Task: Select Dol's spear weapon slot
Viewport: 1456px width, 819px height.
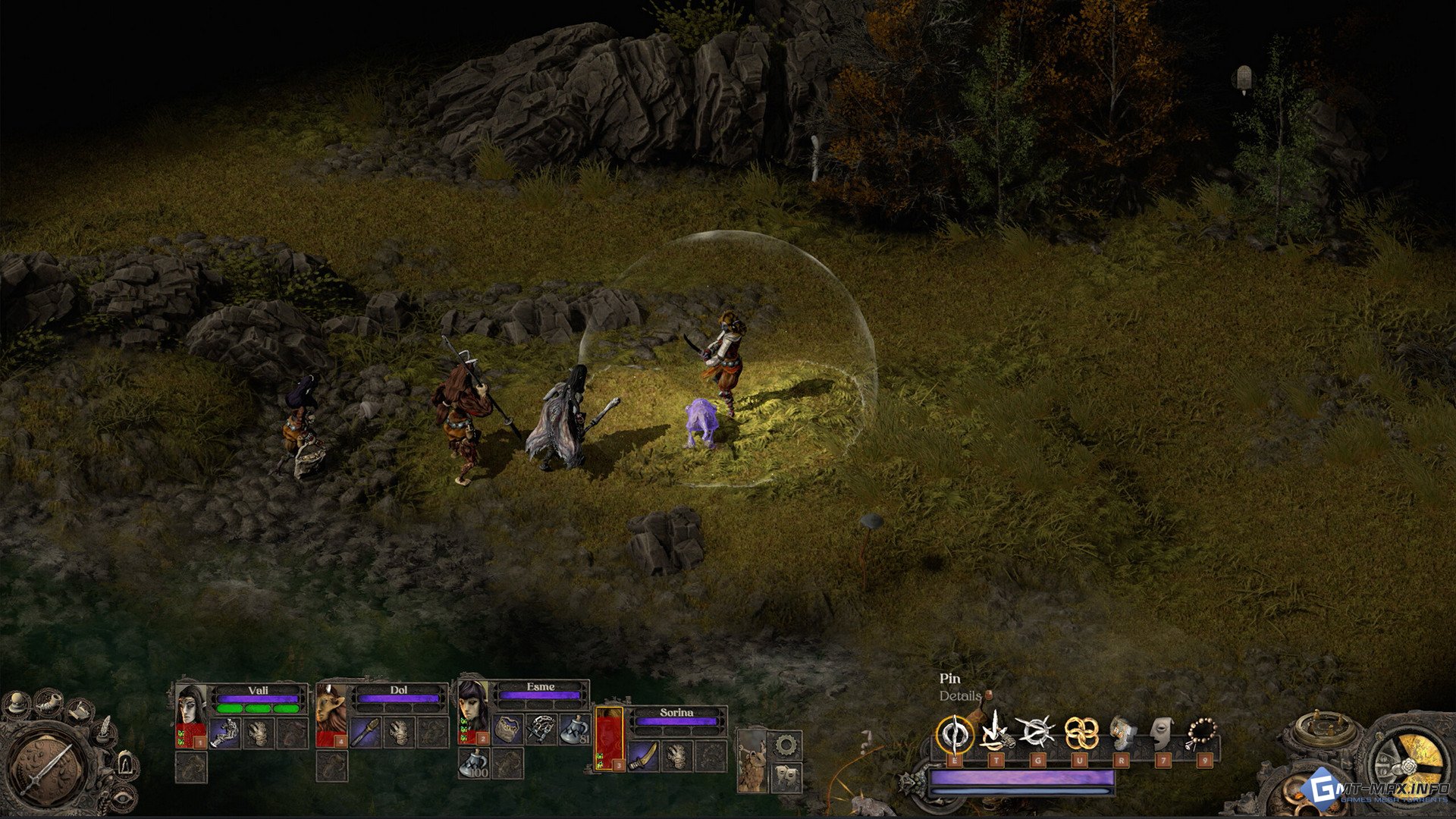Action: click(365, 733)
